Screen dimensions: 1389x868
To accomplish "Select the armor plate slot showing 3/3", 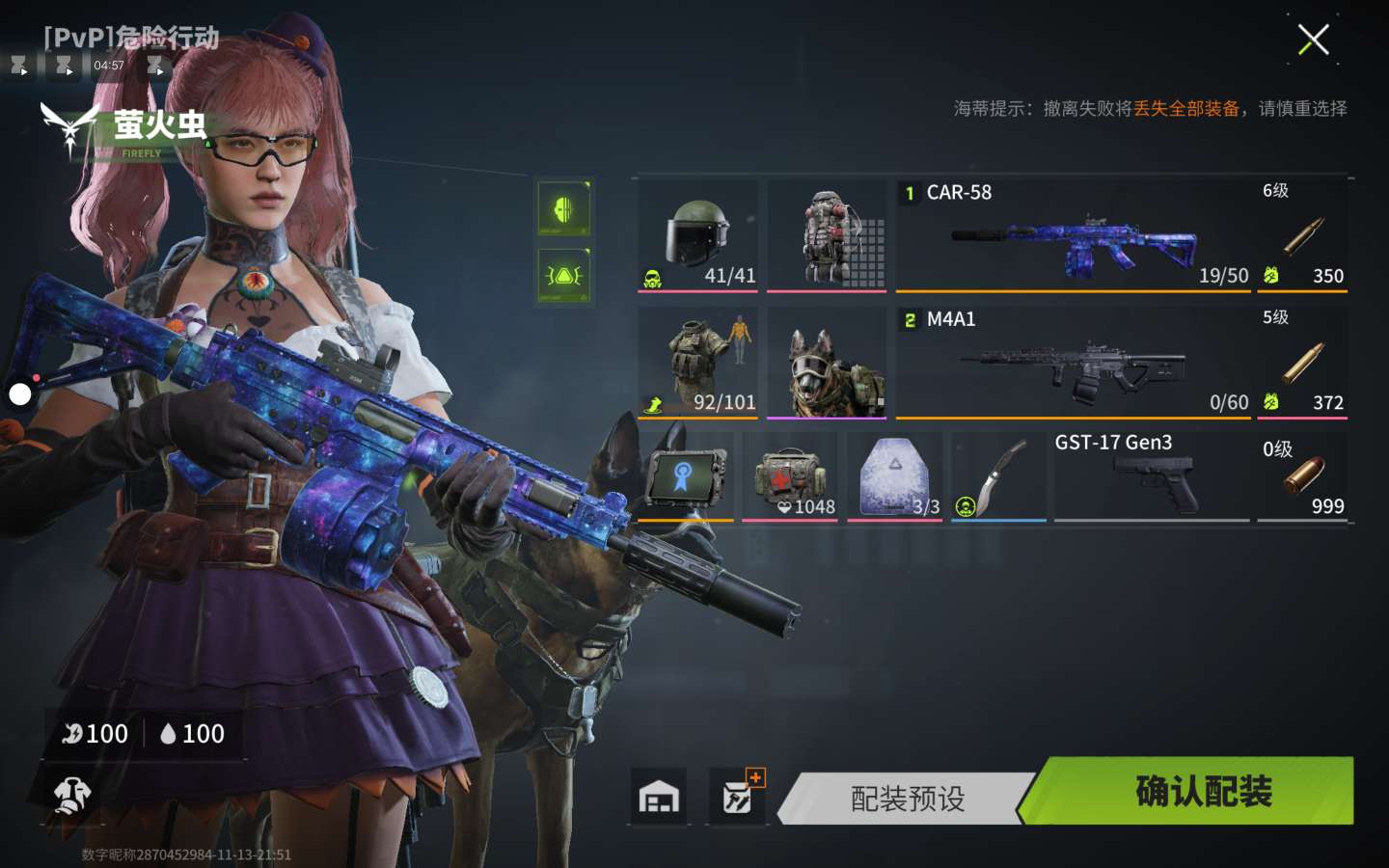I will 894,477.
